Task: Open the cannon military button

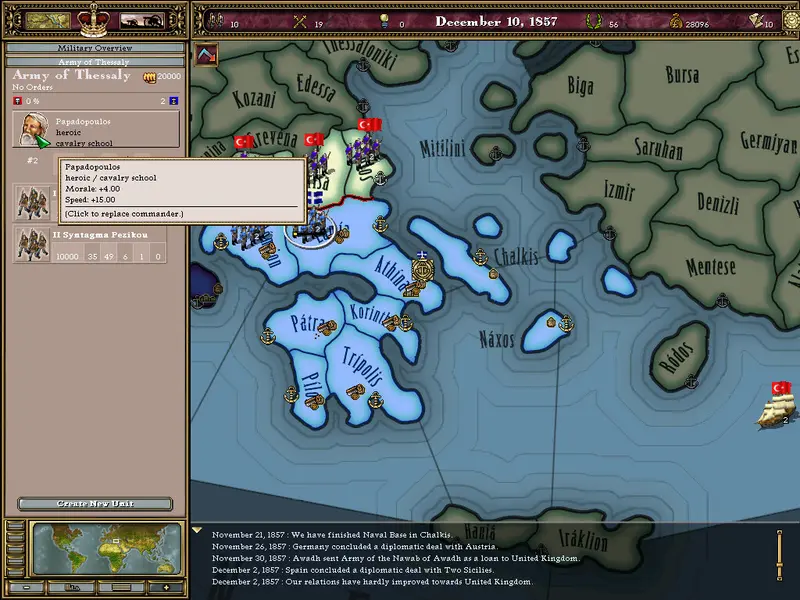Action: pos(141,20)
